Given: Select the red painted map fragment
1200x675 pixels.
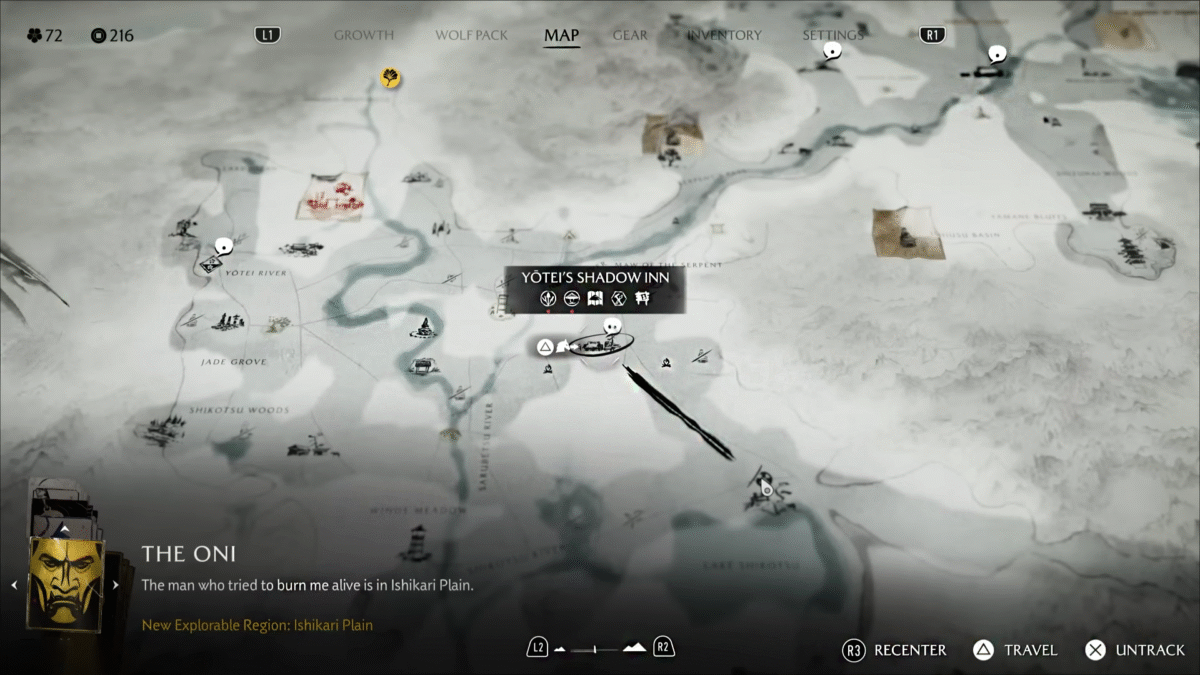Looking at the screenshot, I should pos(332,197).
